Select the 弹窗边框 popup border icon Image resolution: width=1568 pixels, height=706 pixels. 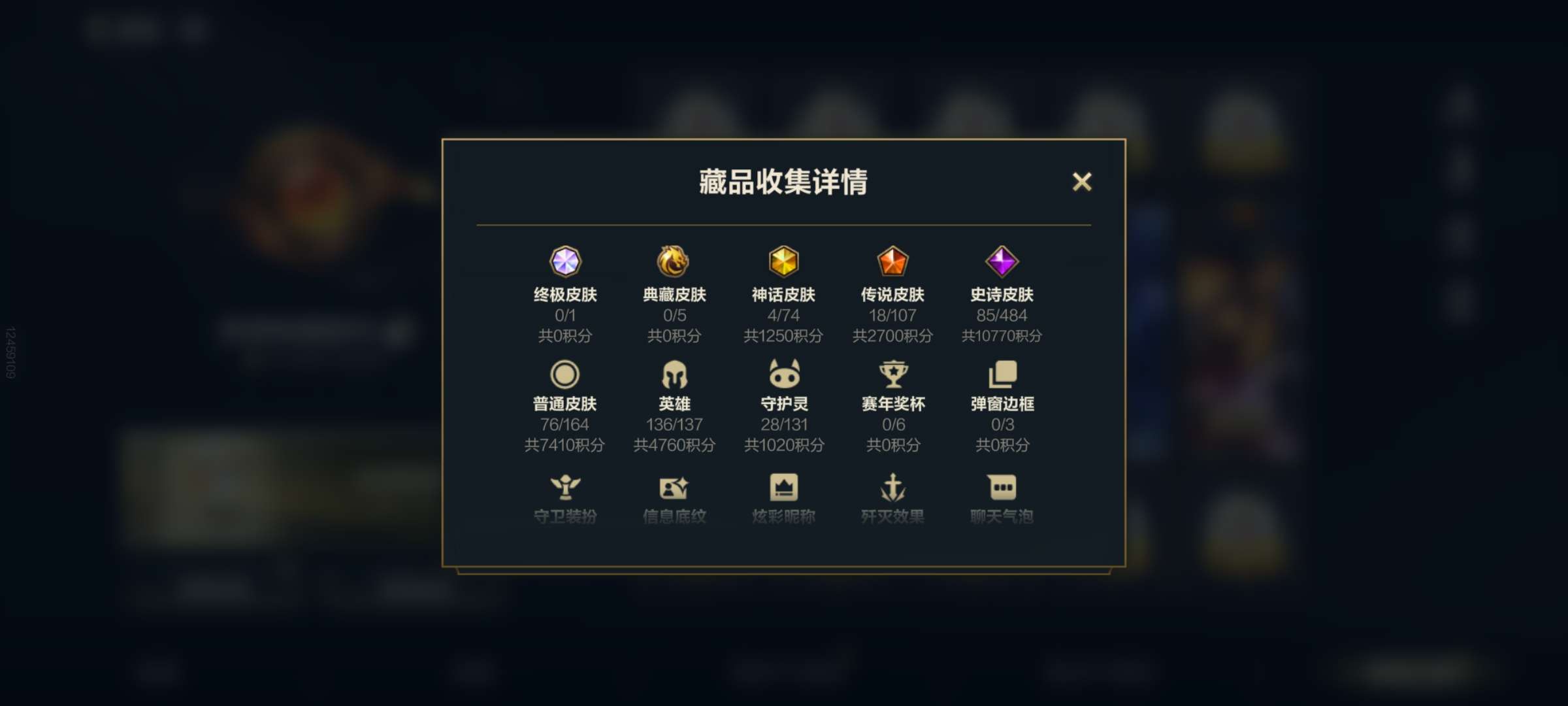pos(1002,373)
